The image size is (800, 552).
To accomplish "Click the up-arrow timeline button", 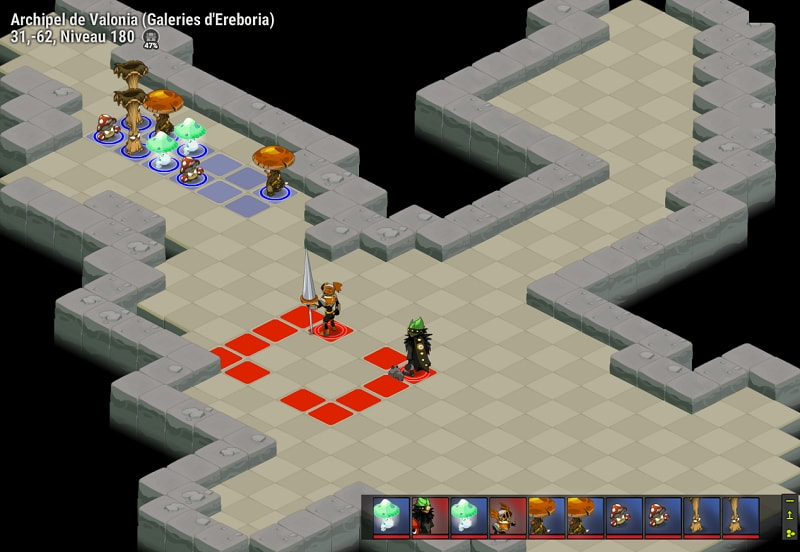I will pos(790,516).
